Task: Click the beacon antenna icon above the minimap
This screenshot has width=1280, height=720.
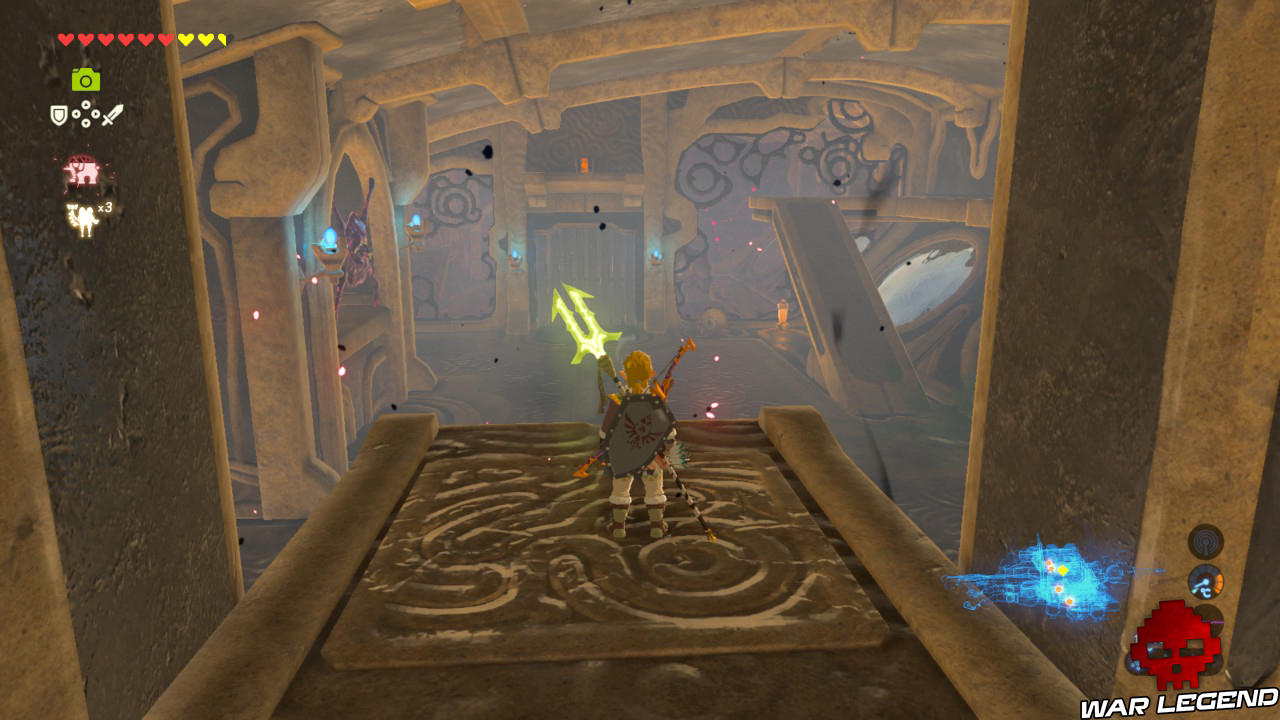Action: tap(1206, 542)
